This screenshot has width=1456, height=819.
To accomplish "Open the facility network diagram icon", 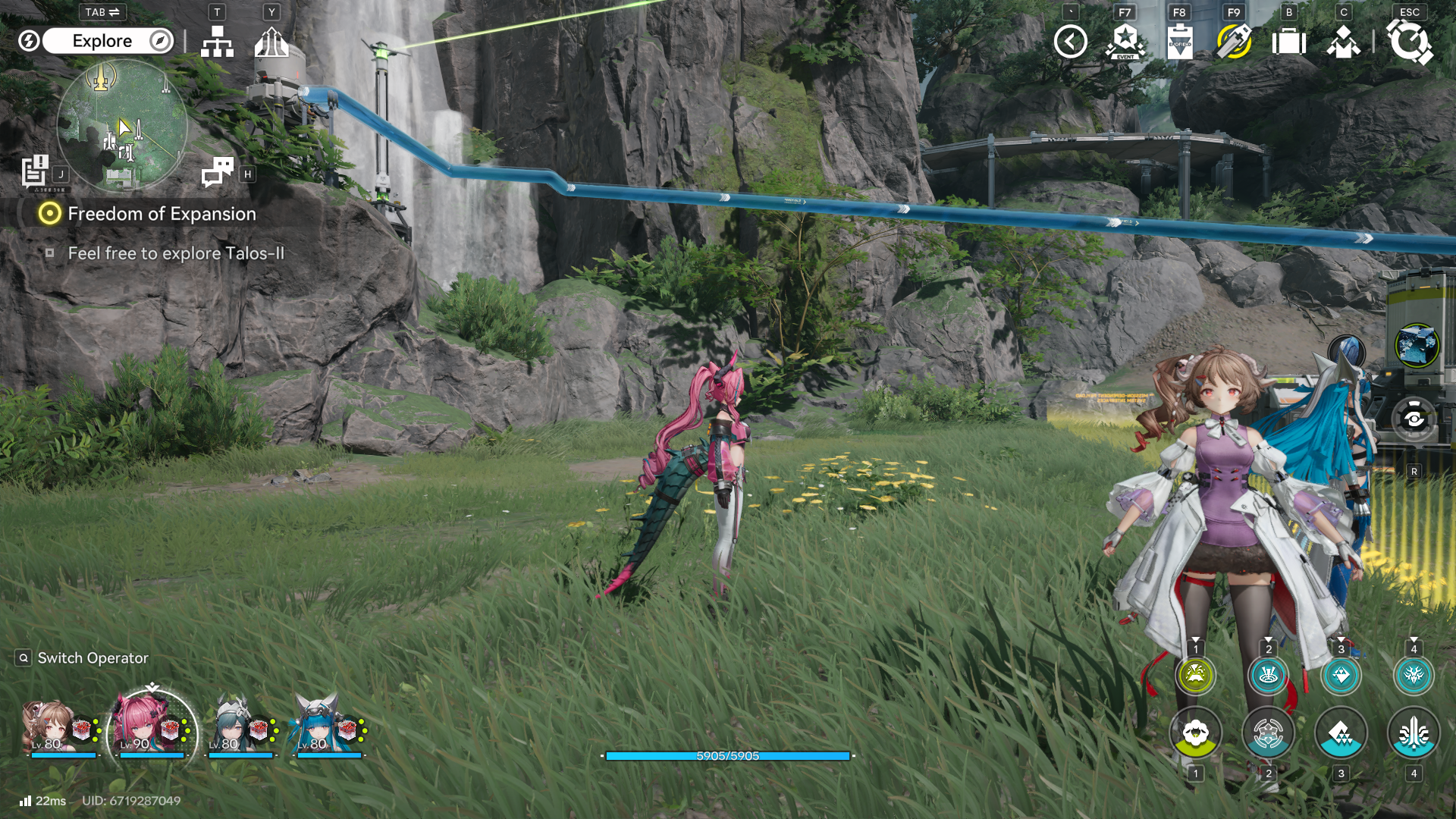I will (217, 42).
